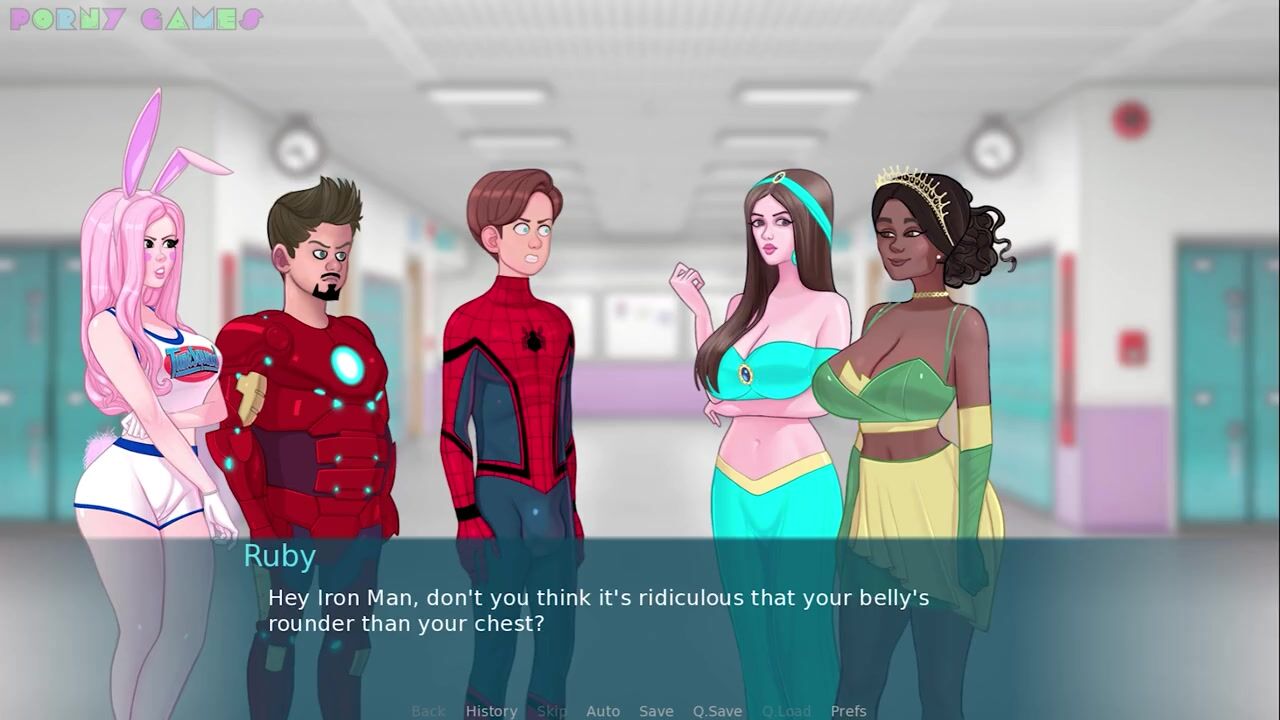Open the History log

tap(491, 711)
